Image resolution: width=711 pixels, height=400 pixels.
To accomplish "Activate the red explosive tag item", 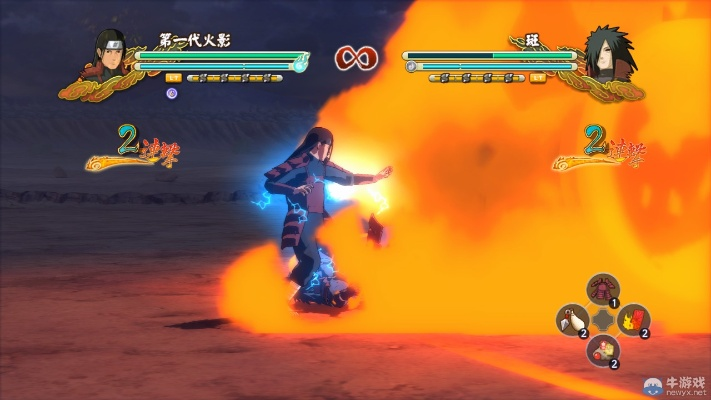I will coord(633,320).
